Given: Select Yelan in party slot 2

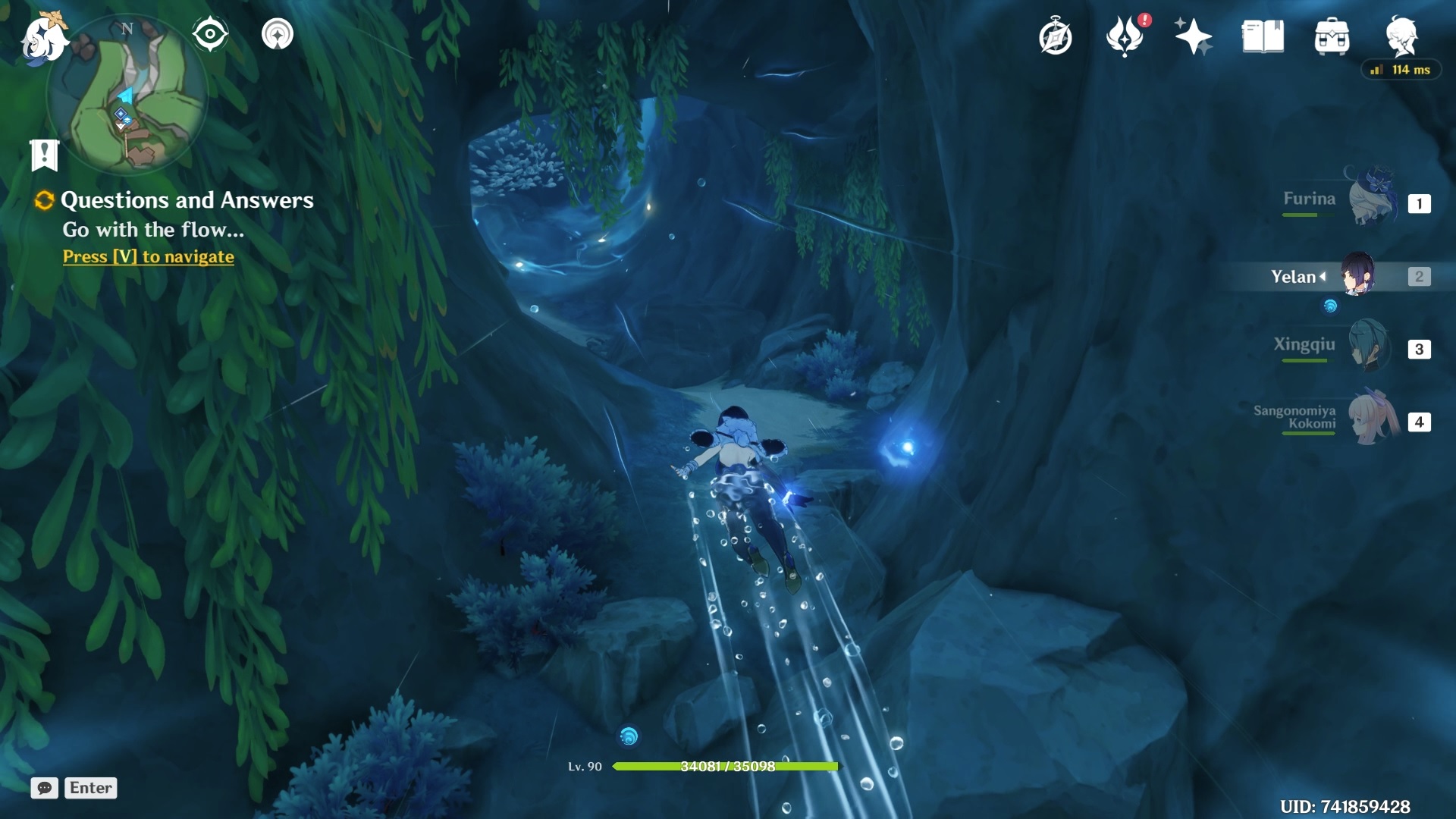Looking at the screenshot, I should coord(1357,276).
